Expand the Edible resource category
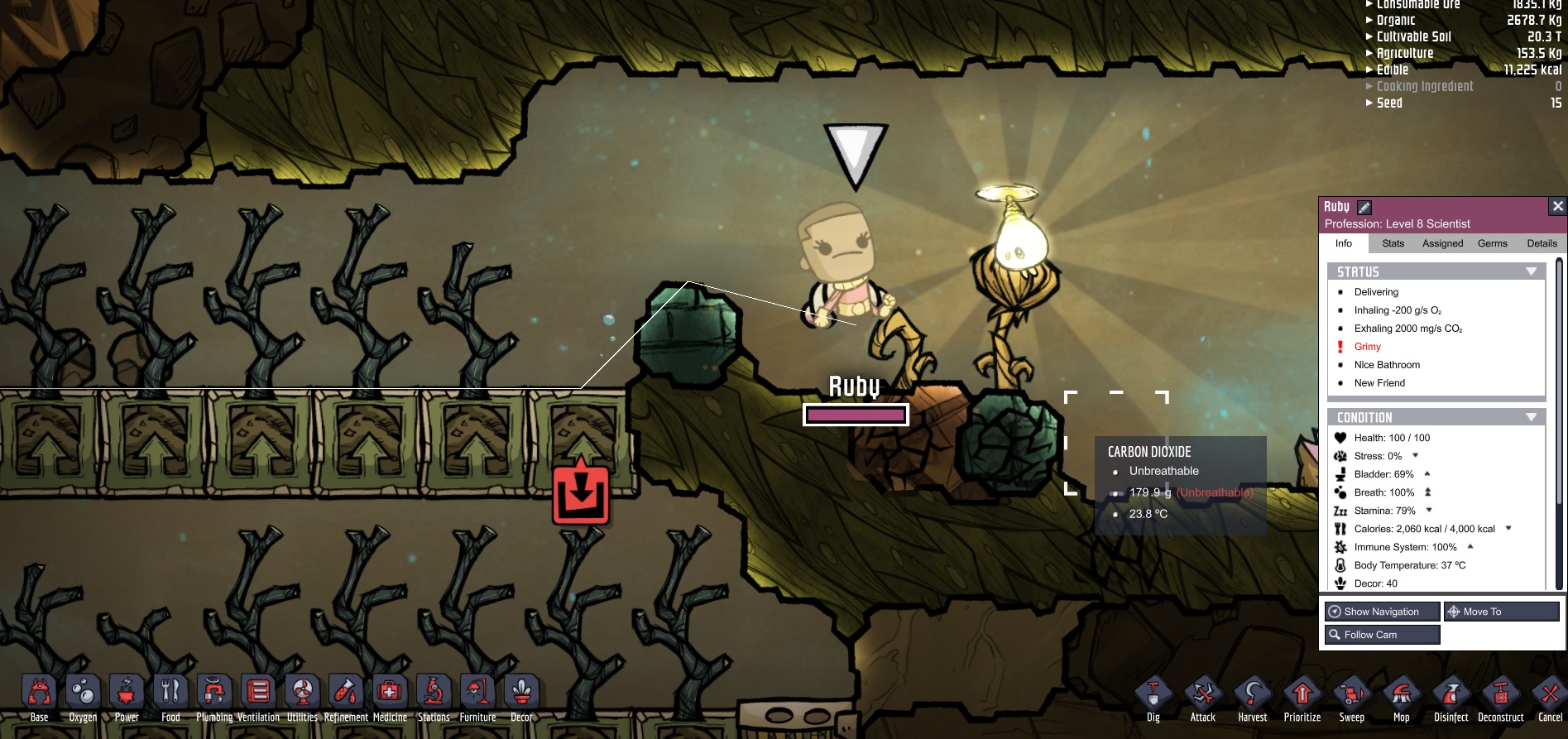1568x739 pixels. click(x=1393, y=70)
